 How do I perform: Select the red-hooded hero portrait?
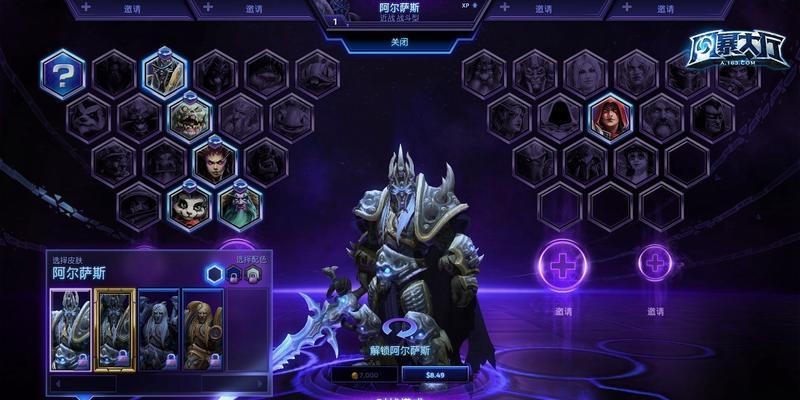pos(609,118)
